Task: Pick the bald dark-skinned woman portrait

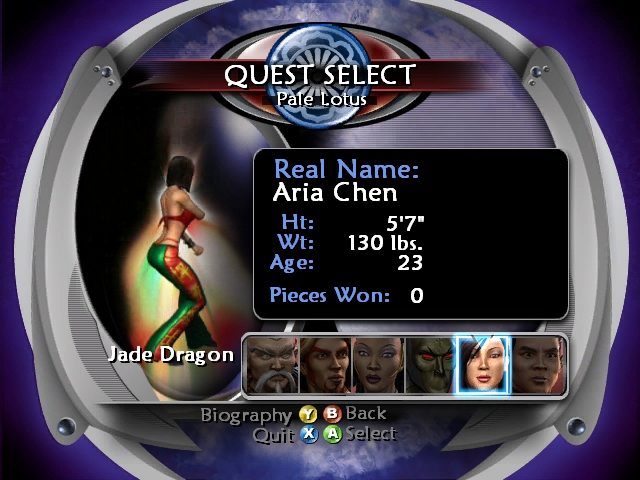Action: tap(377, 364)
